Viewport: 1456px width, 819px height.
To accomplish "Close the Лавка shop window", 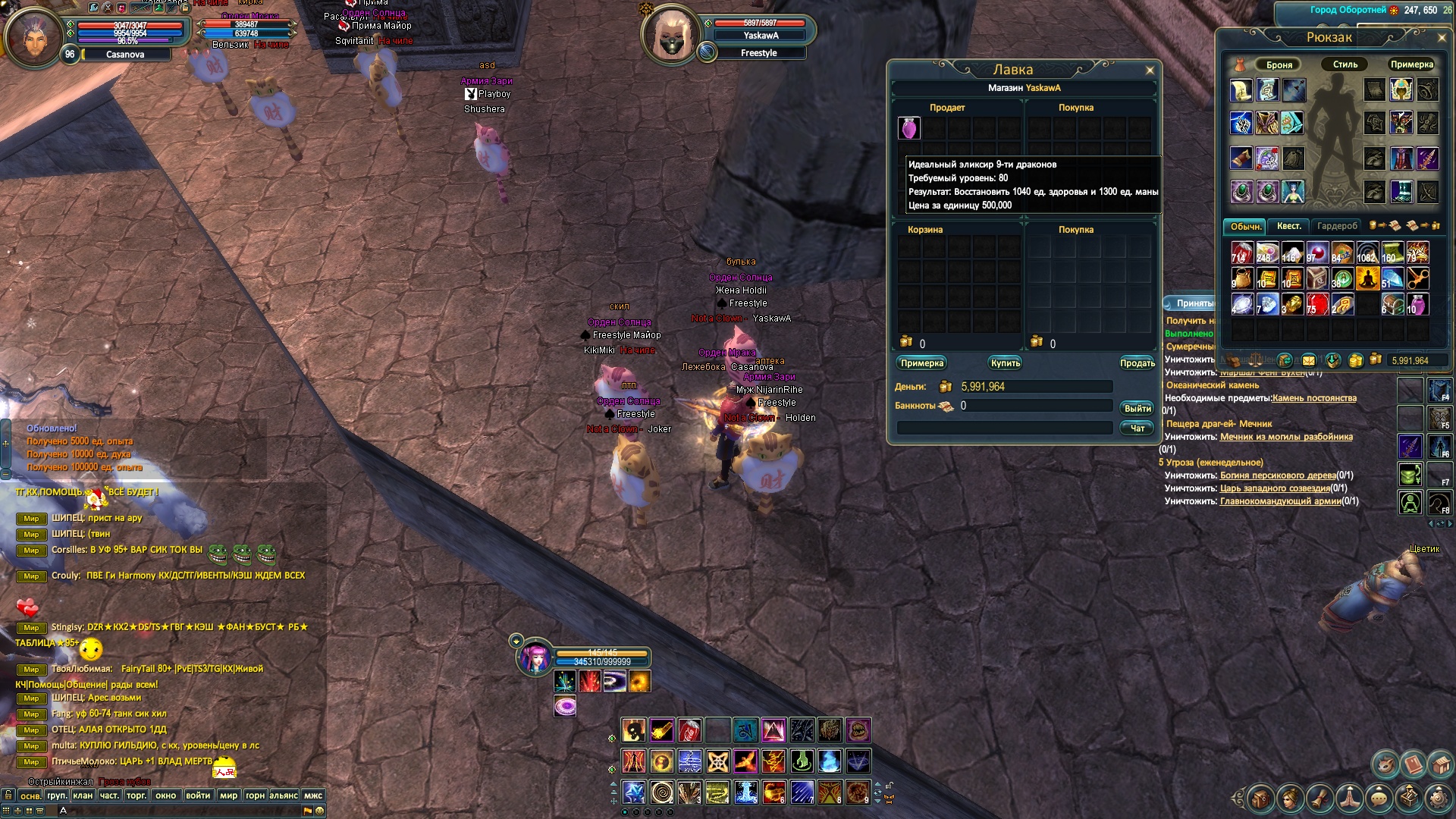I will pyautogui.click(x=1150, y=71).
